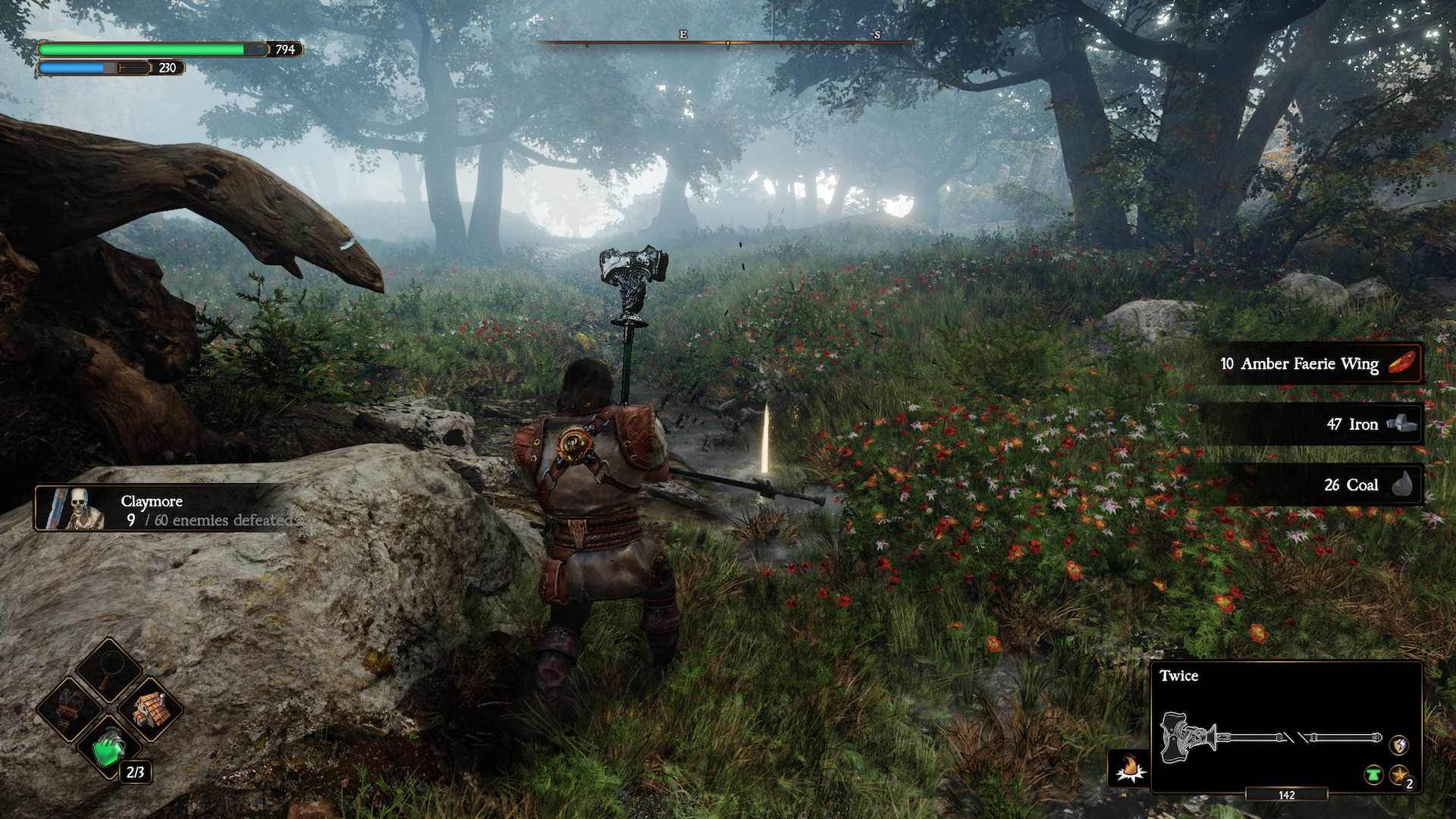Open the Claymore enemies defeated tracker
The height and width of the screenshot is (819, 1456).
point(163,508)
